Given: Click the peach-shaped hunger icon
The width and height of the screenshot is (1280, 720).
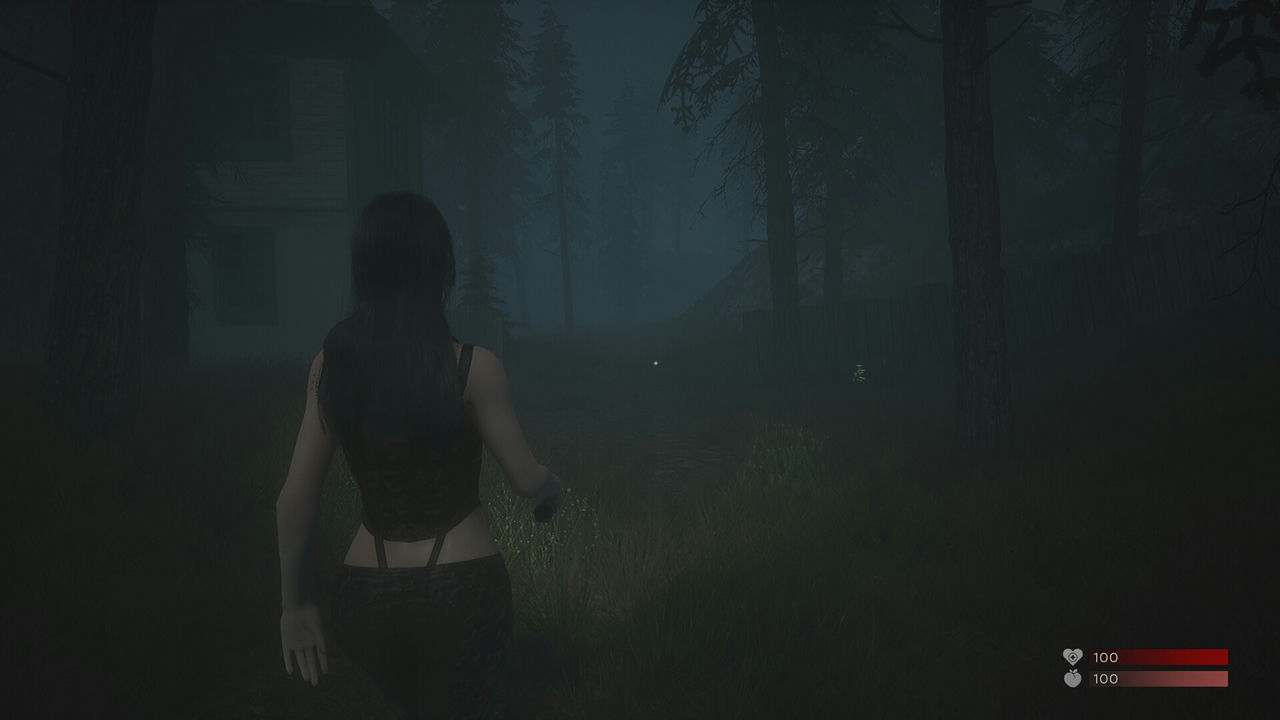Looking at the screenshot, I should pyautogui.click(x=1073, y=679).
